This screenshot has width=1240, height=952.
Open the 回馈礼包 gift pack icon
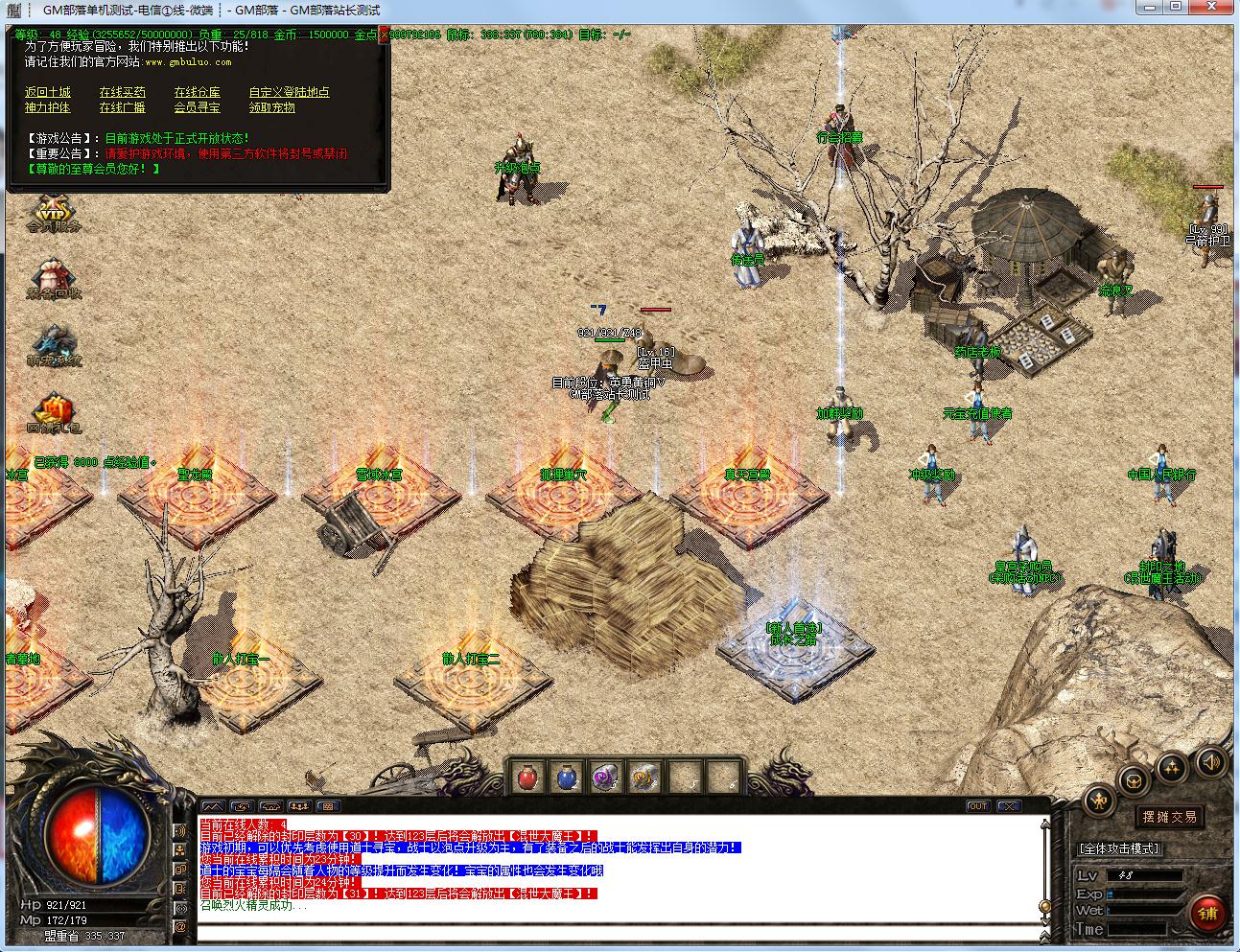tap(53, 414)
